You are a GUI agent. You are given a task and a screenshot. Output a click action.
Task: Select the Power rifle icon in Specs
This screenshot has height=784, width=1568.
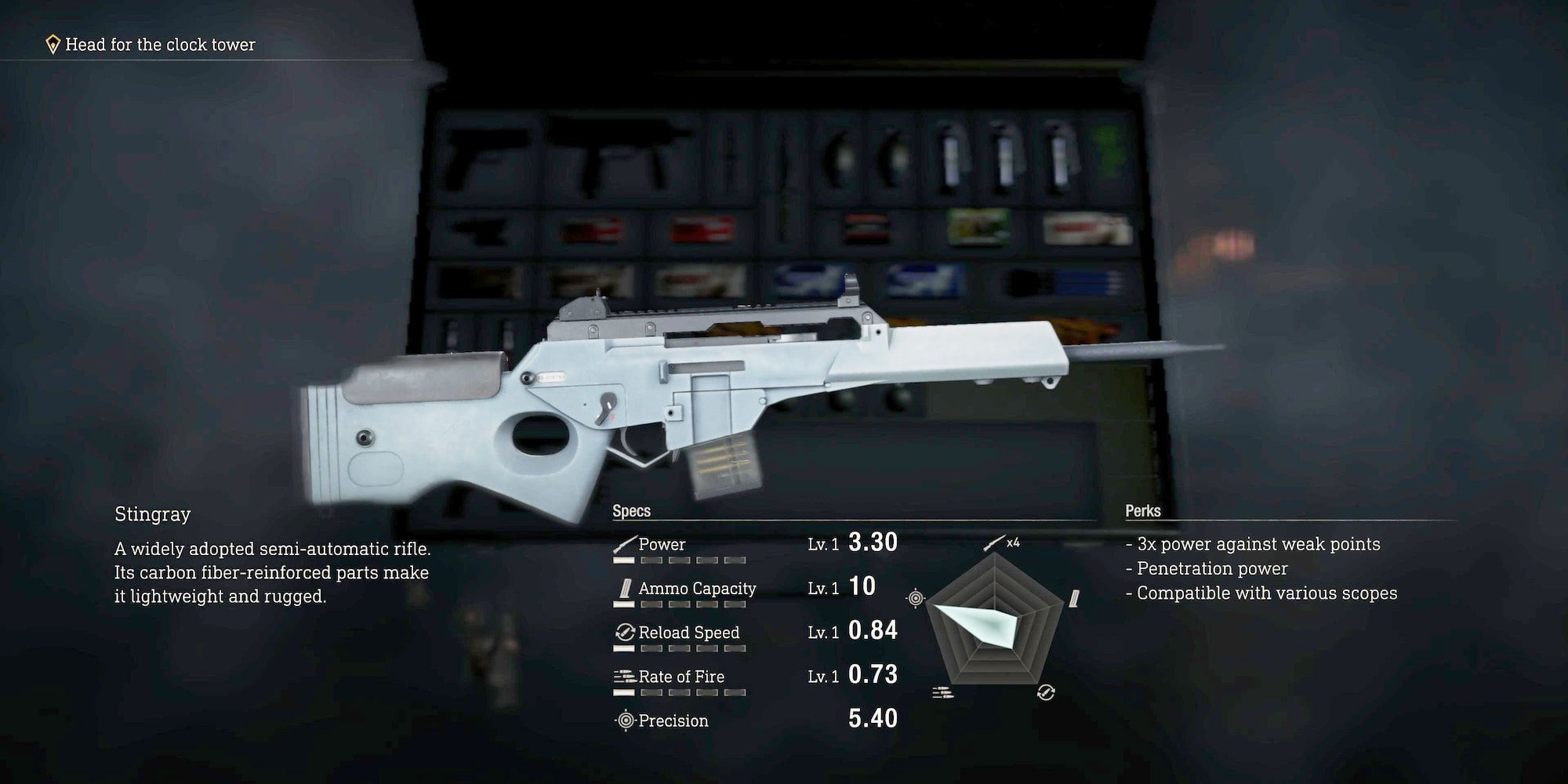625,543
